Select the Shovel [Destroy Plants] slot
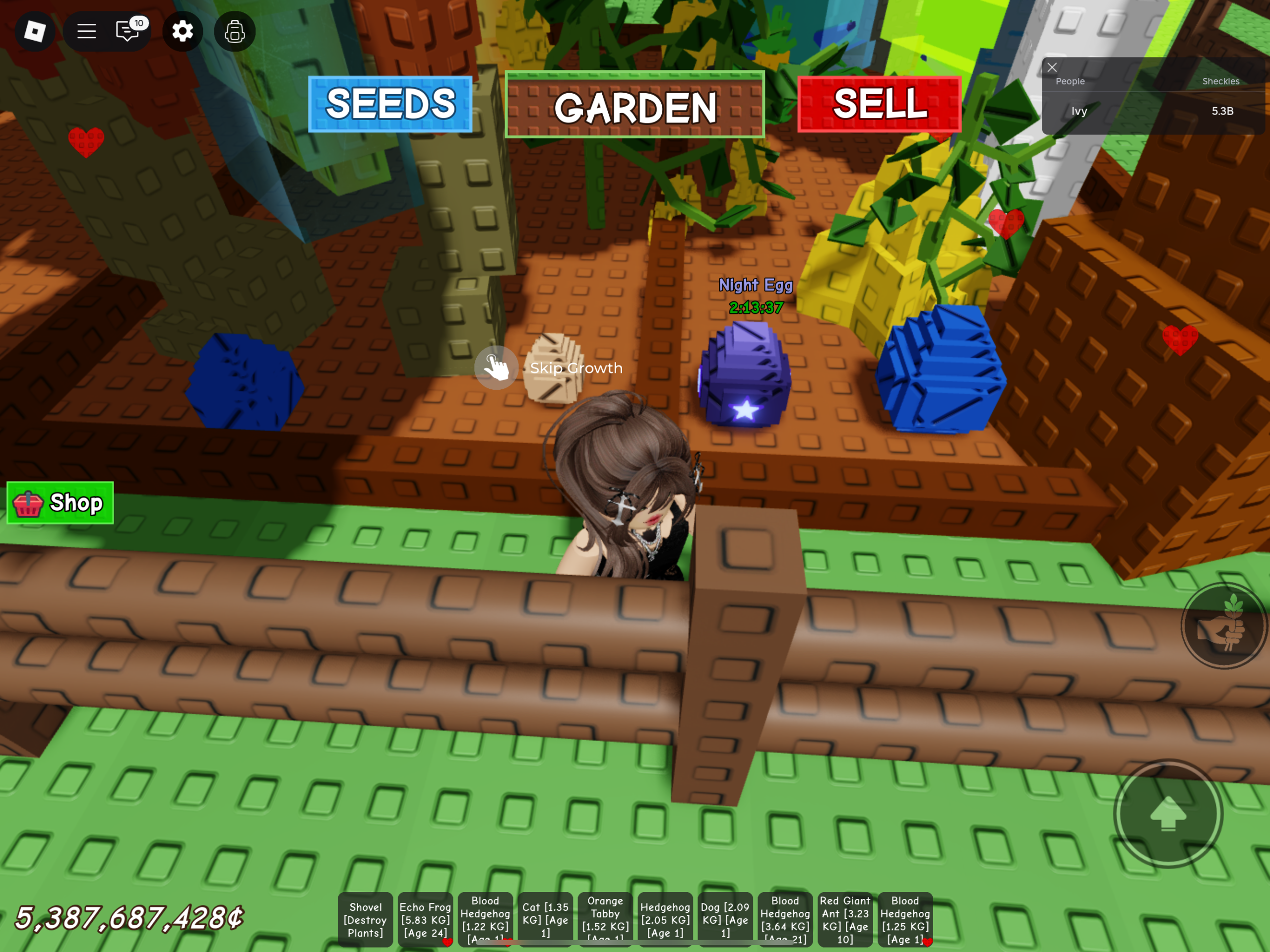 tap(365, 919)
